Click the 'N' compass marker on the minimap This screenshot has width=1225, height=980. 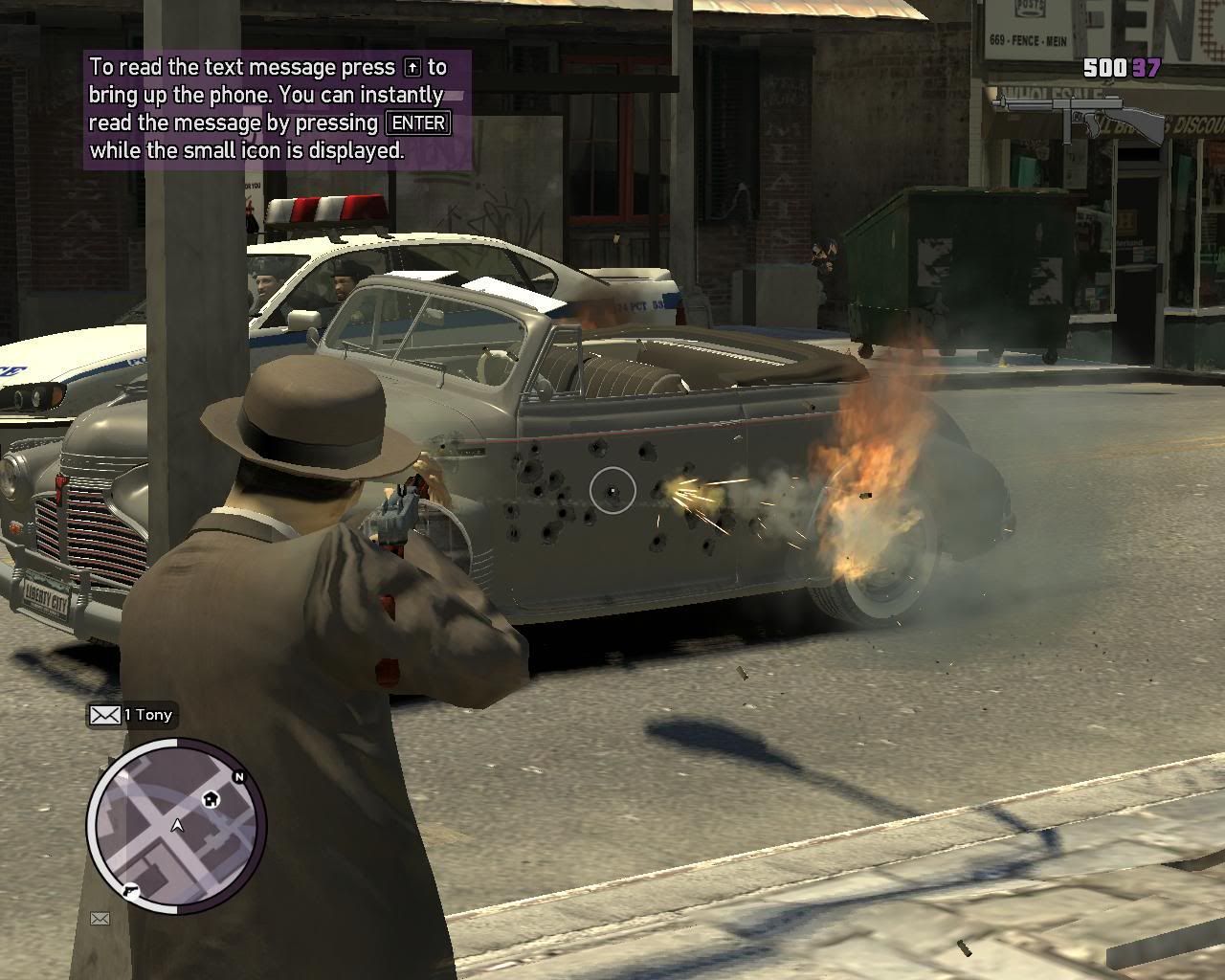(x=238, y=776)
